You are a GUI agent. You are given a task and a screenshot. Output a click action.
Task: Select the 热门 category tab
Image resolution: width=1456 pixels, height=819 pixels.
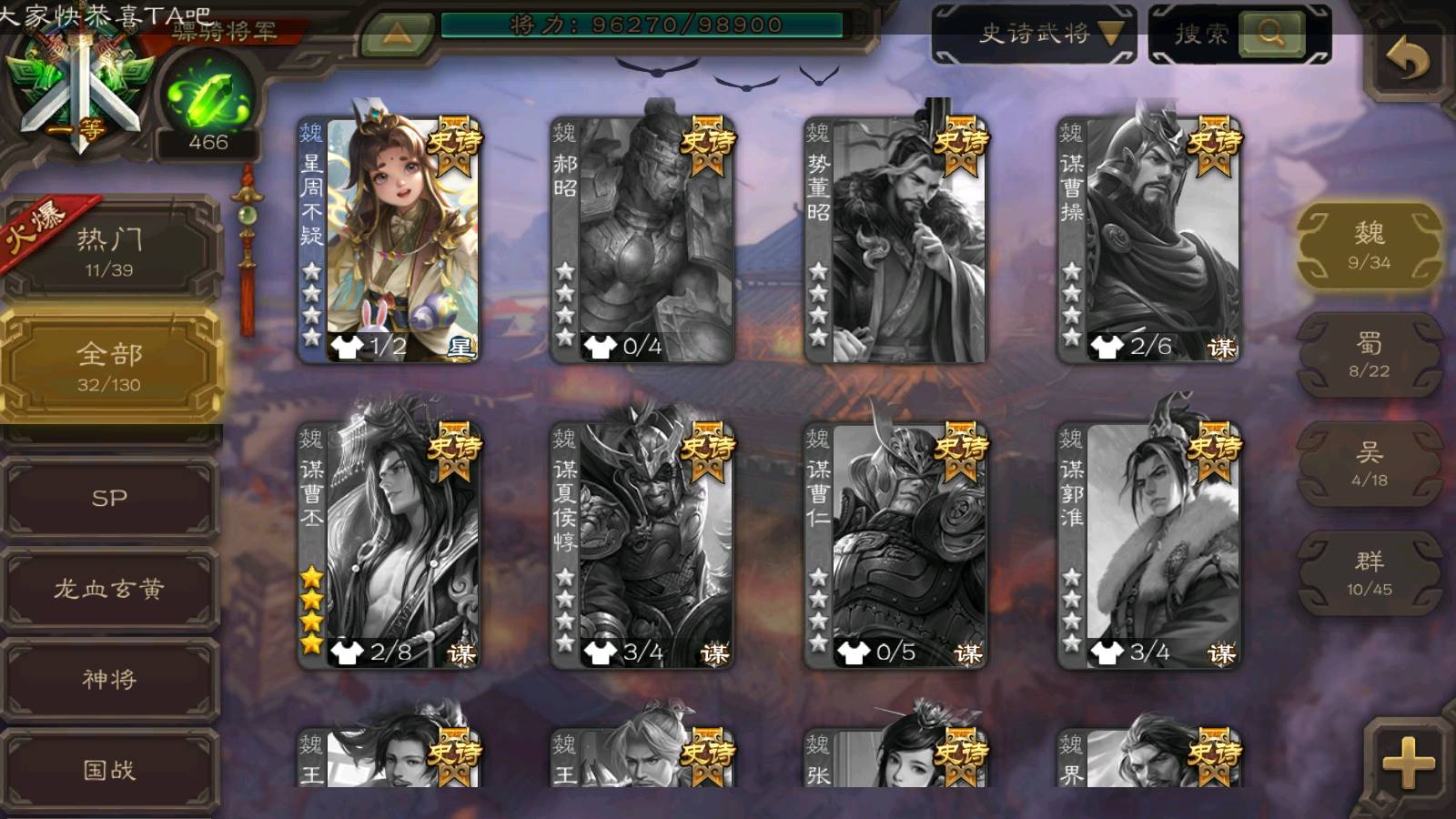coord(109,250)
